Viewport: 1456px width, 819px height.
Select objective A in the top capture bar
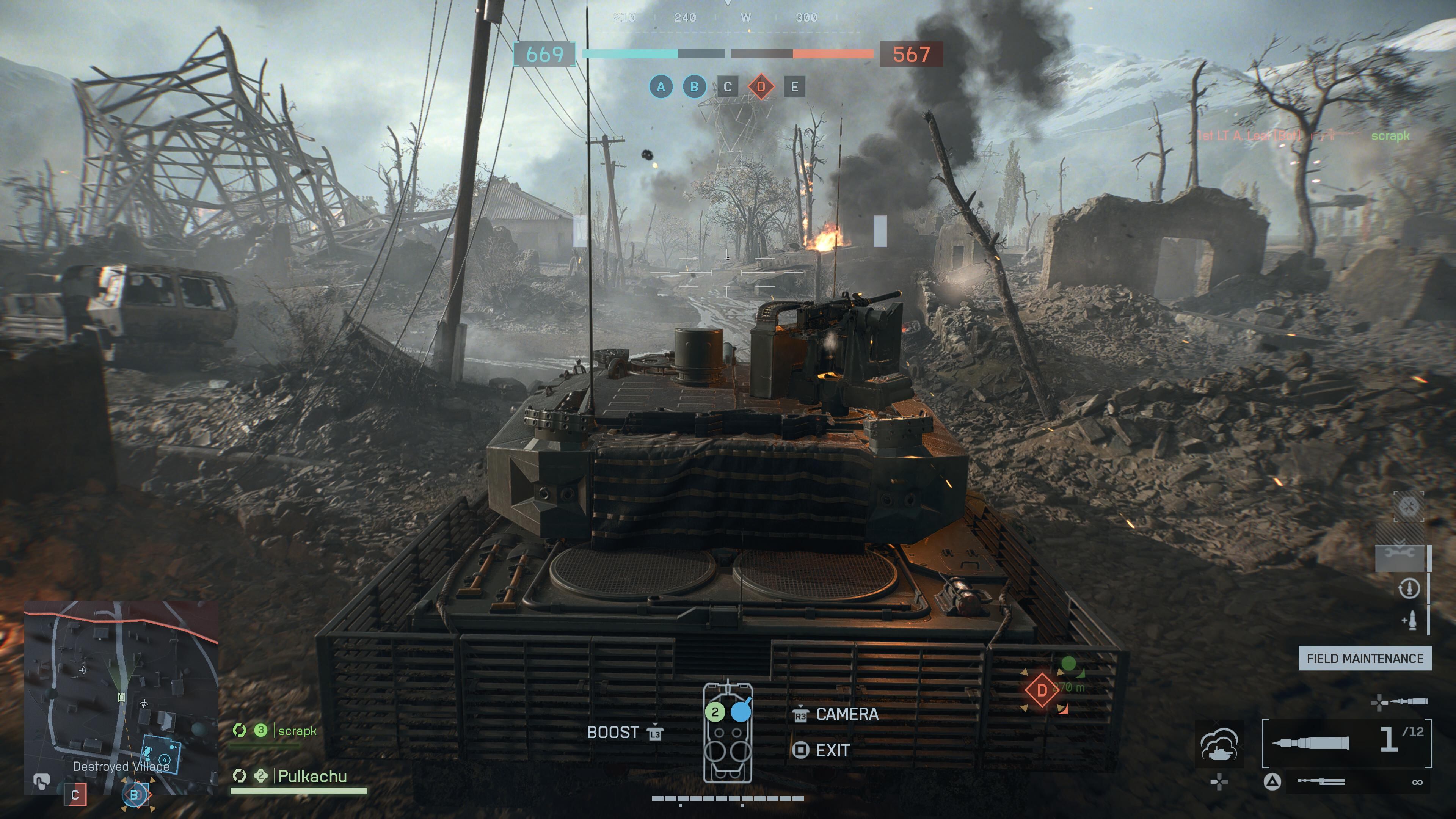point(661,87)
